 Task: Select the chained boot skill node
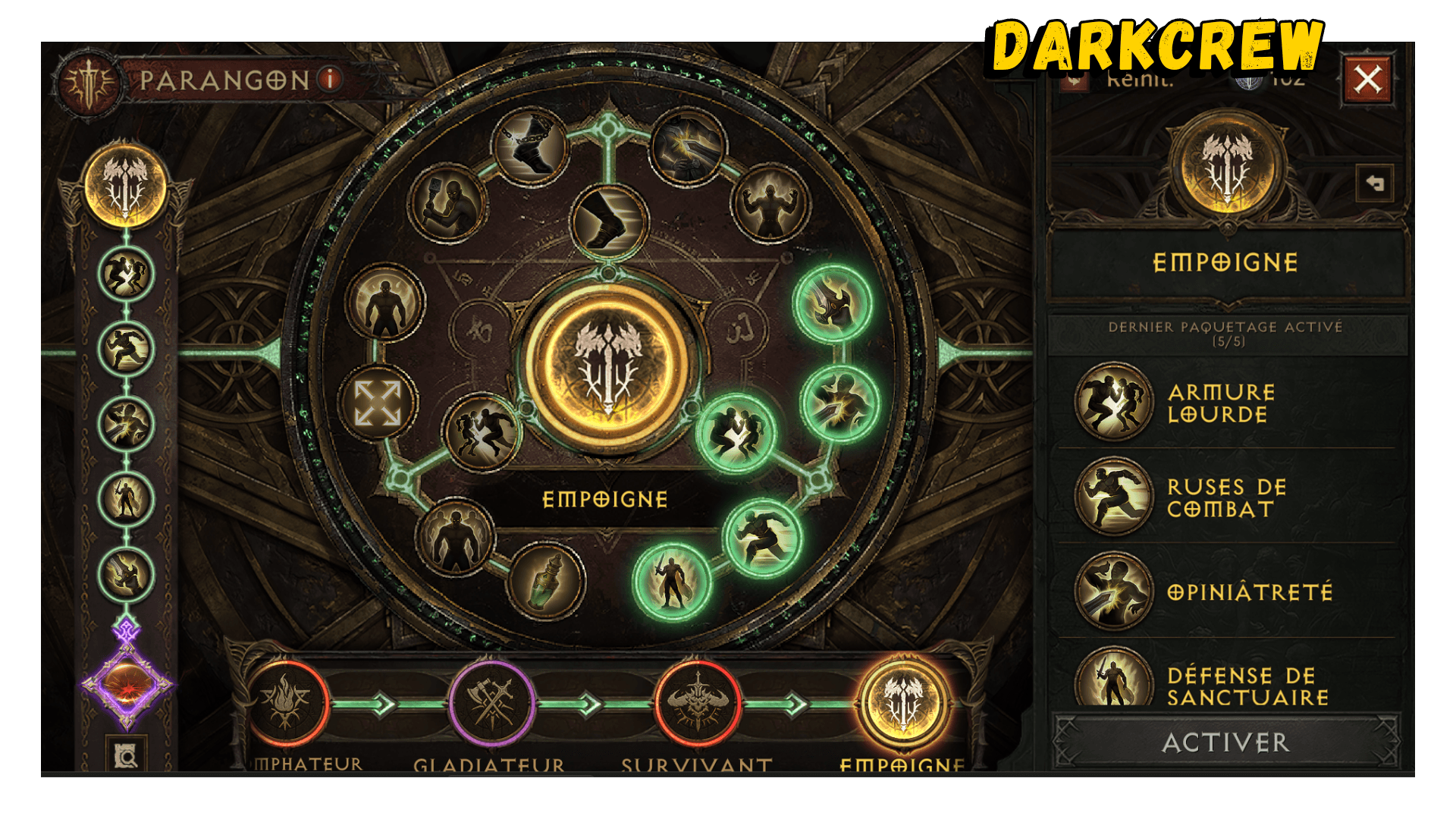[x=529, y=146]
